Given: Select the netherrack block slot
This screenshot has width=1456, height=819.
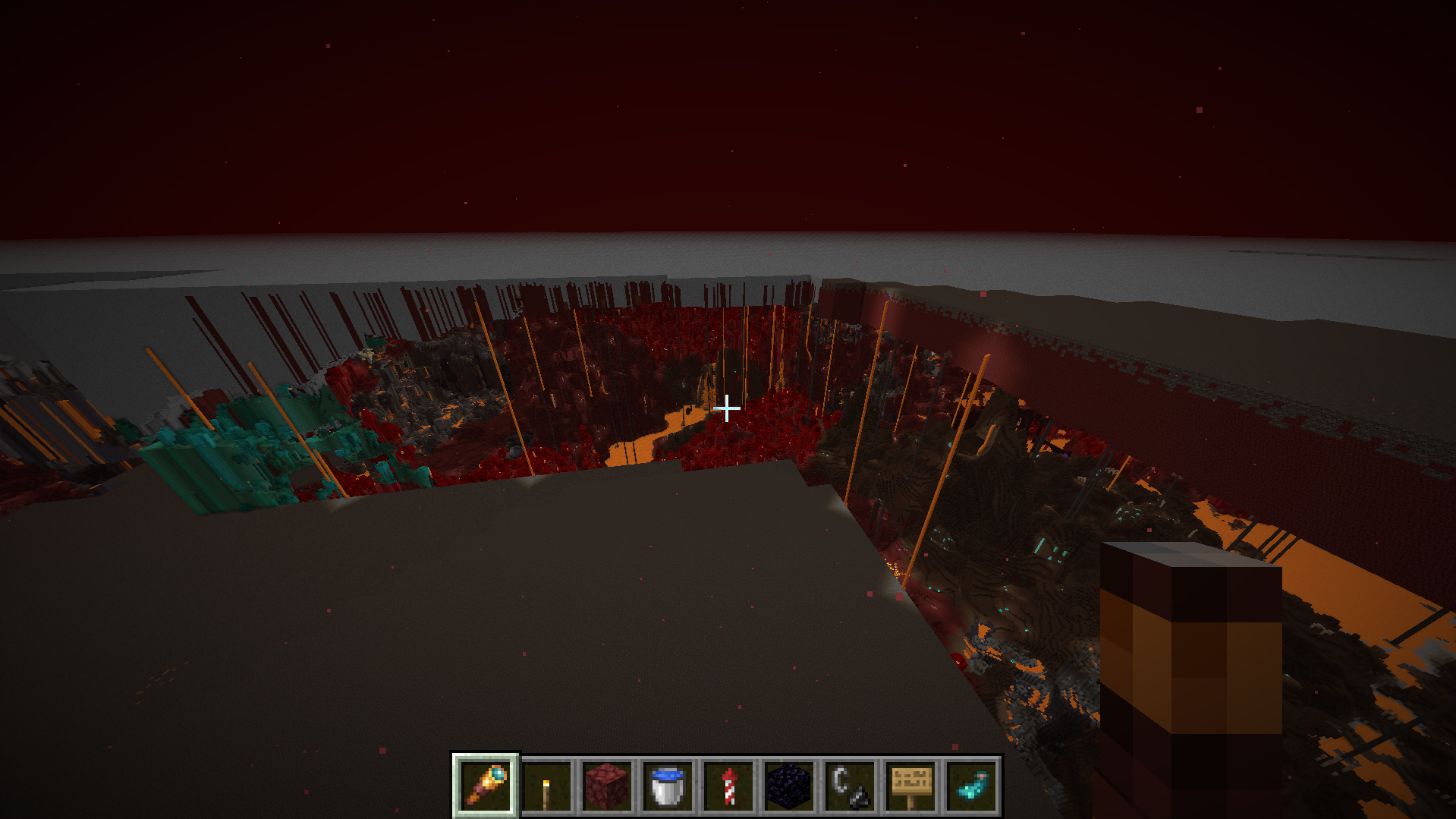Looking at the screenshot, I should click(607, 786).
